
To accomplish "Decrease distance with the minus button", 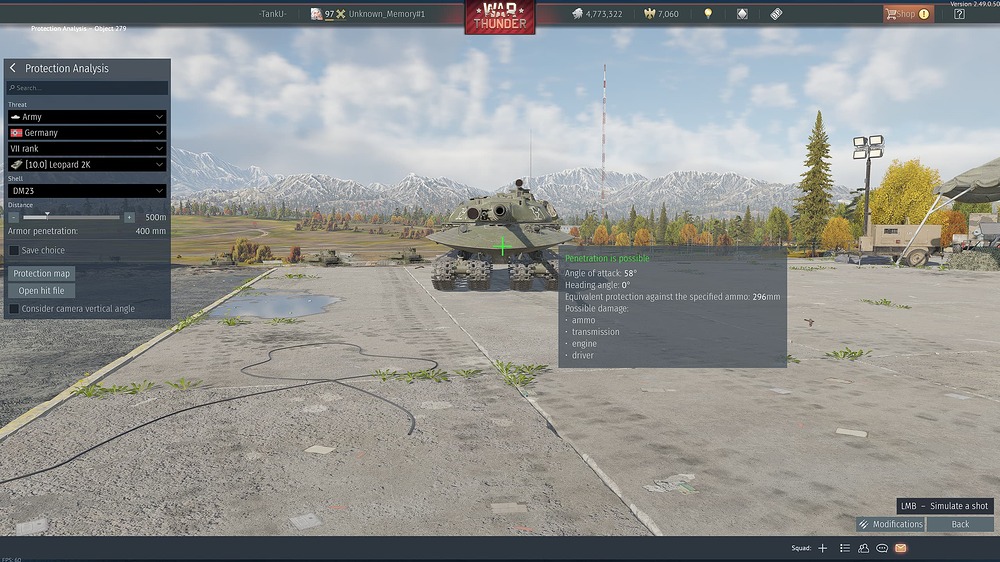I will (14, 217).
